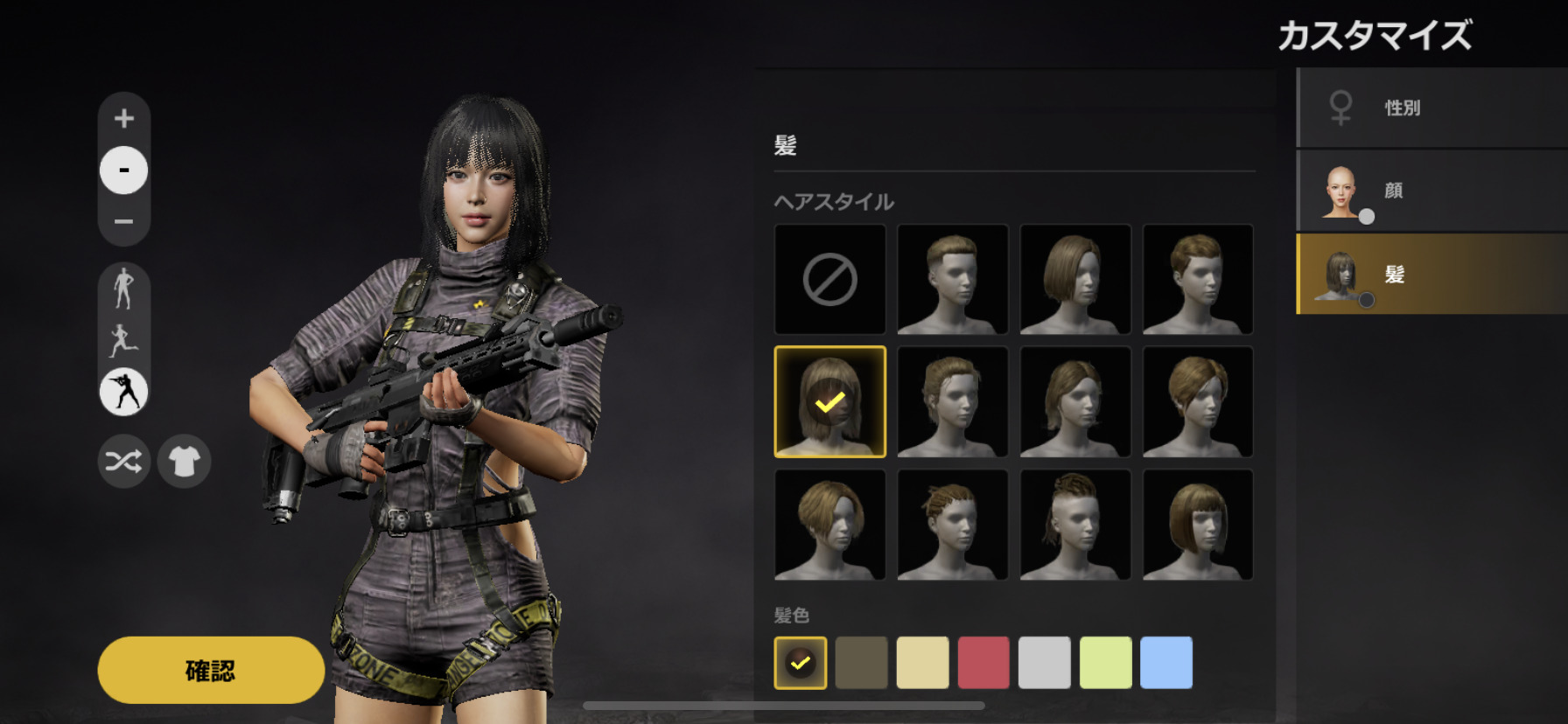Select the aiming rifle pose icon
Image resolution: width=1568 pixels, height=724 pixels.
click(123, 392)
